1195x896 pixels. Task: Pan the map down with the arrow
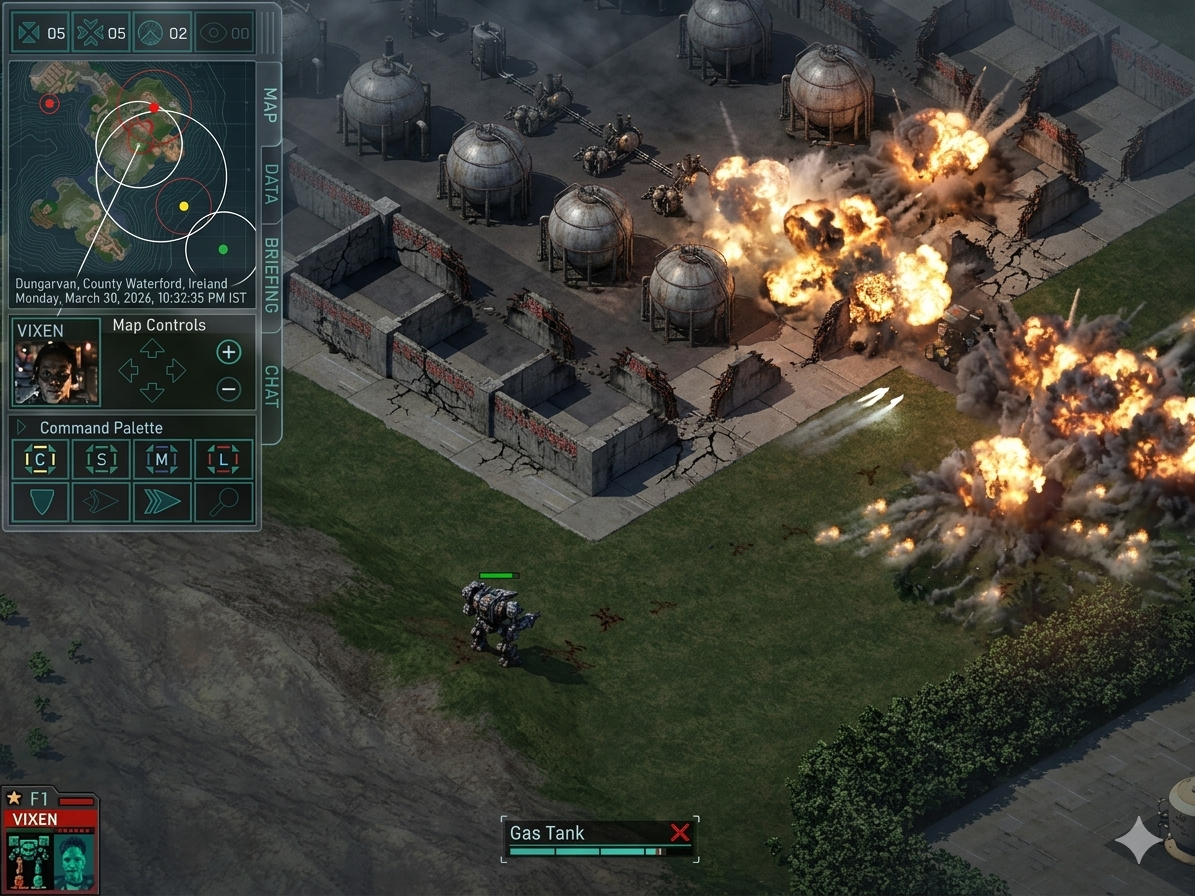tap(152, 391)
